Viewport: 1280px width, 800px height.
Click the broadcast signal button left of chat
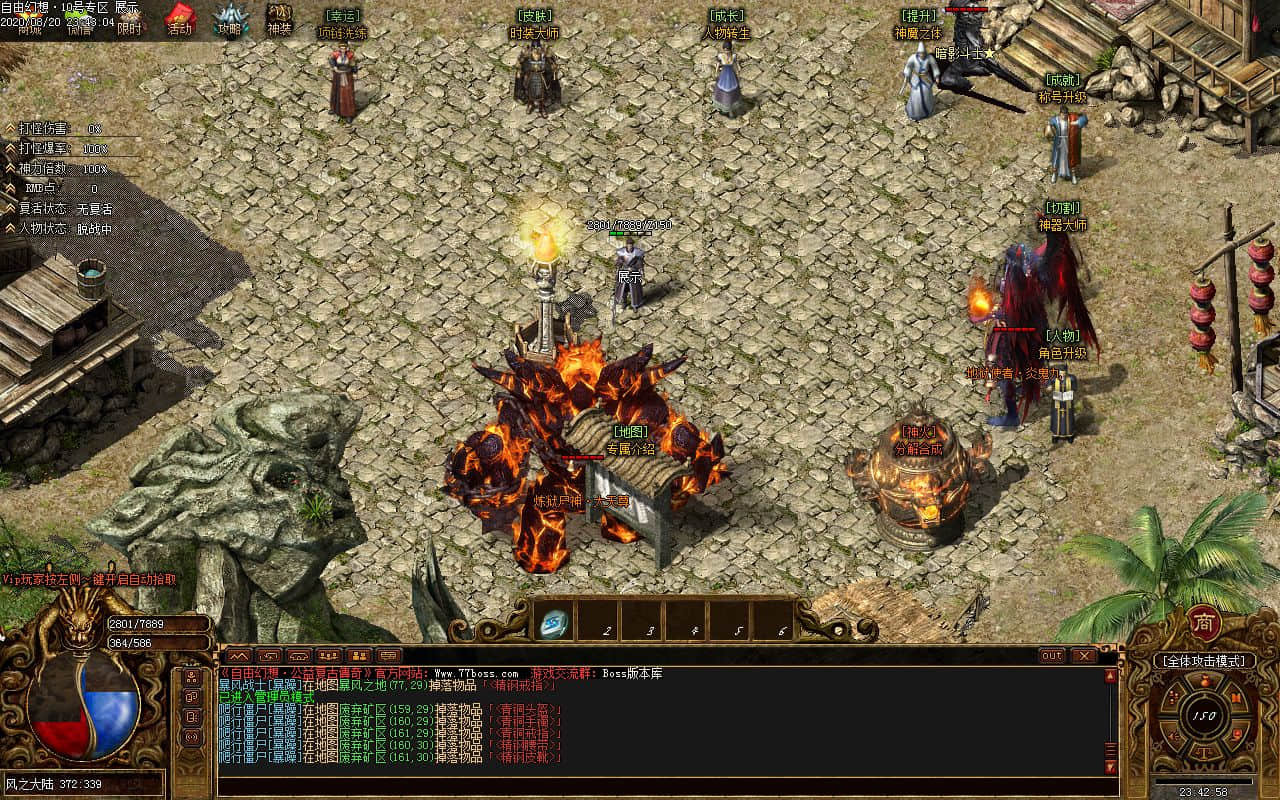(191, 736)
